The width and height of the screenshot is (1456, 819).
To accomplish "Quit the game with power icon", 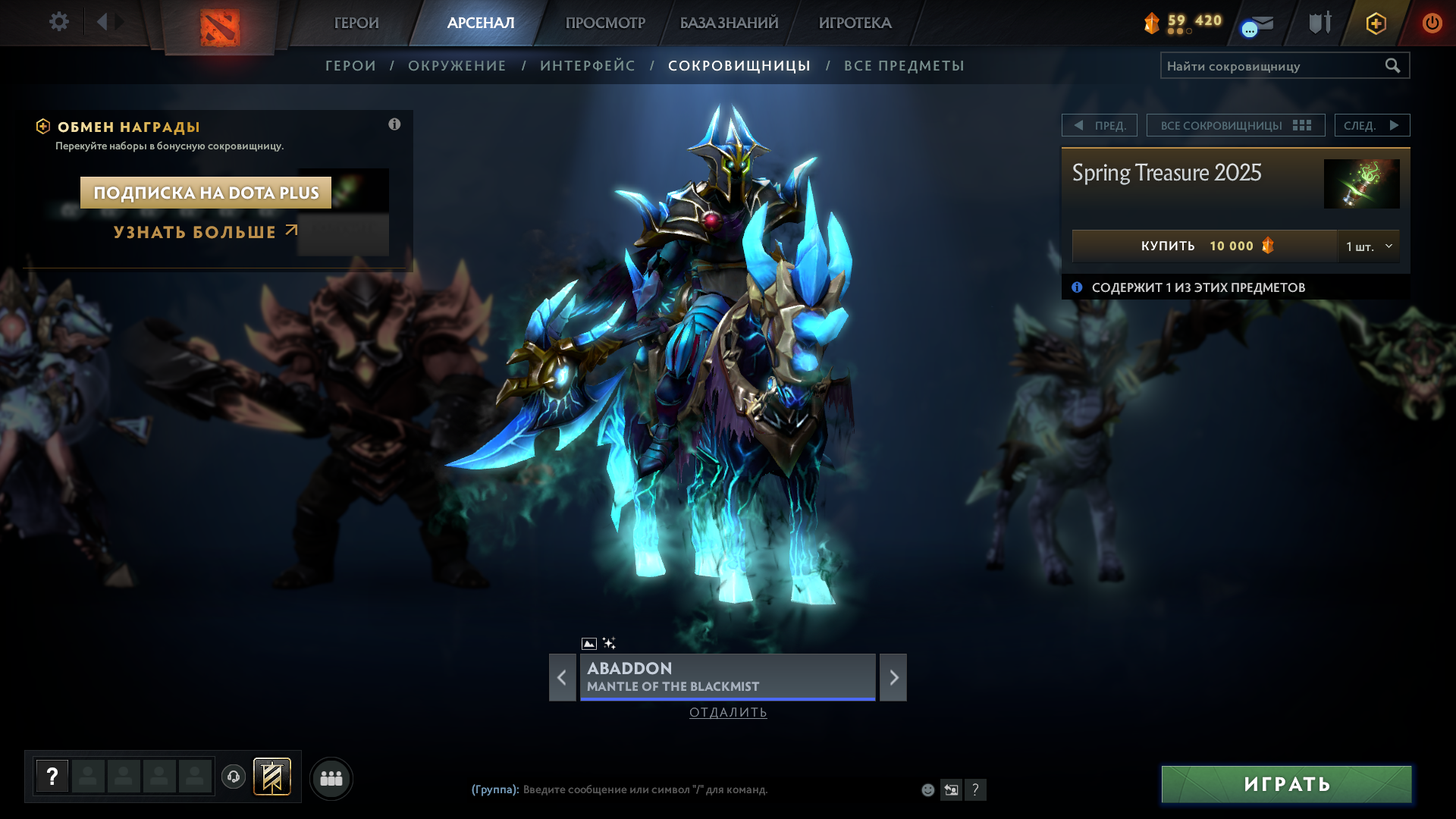I will (1432, 23).
